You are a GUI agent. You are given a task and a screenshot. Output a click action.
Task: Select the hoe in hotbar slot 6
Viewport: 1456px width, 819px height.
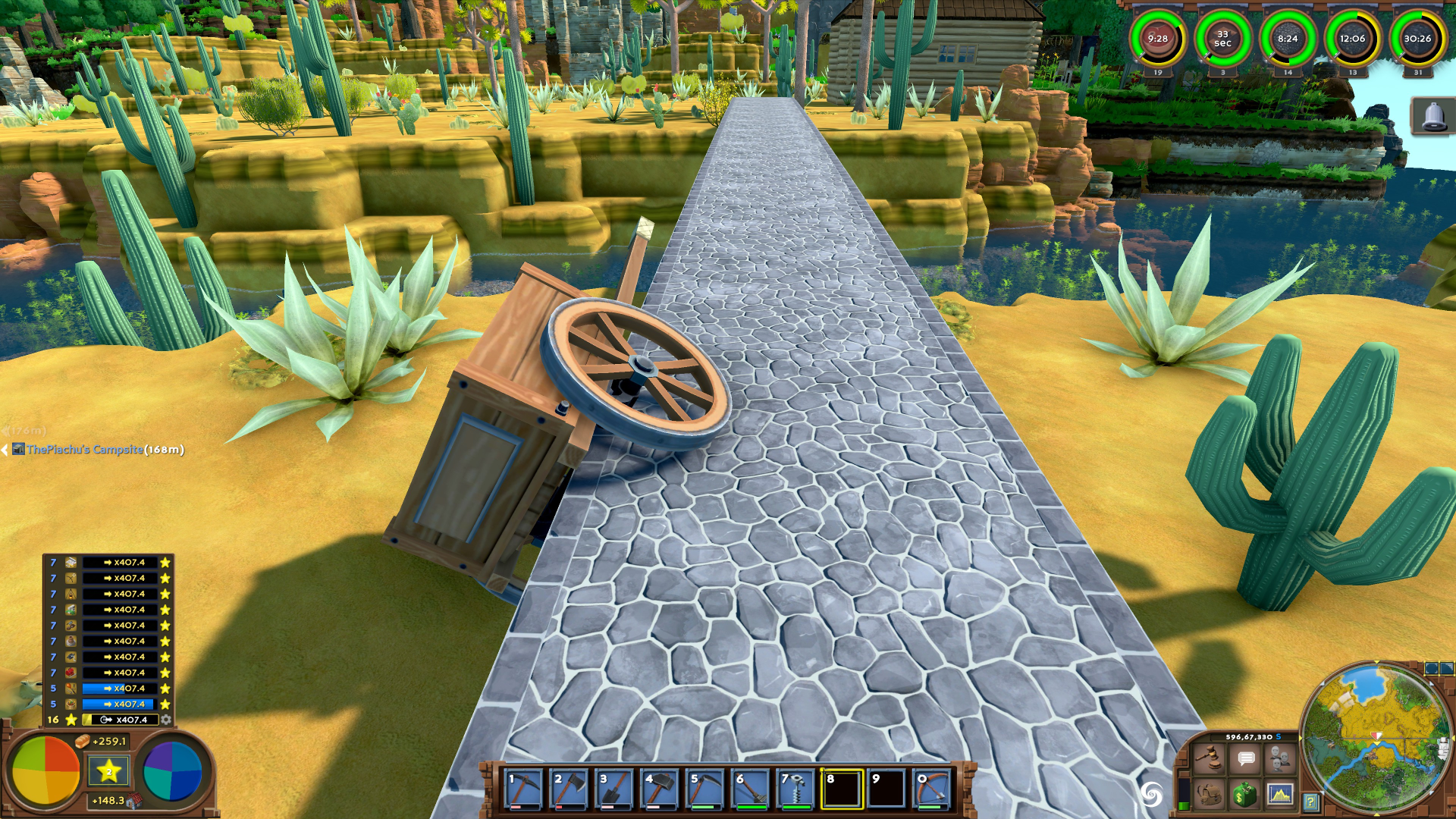pyautogui.click(x=751, y=789)
